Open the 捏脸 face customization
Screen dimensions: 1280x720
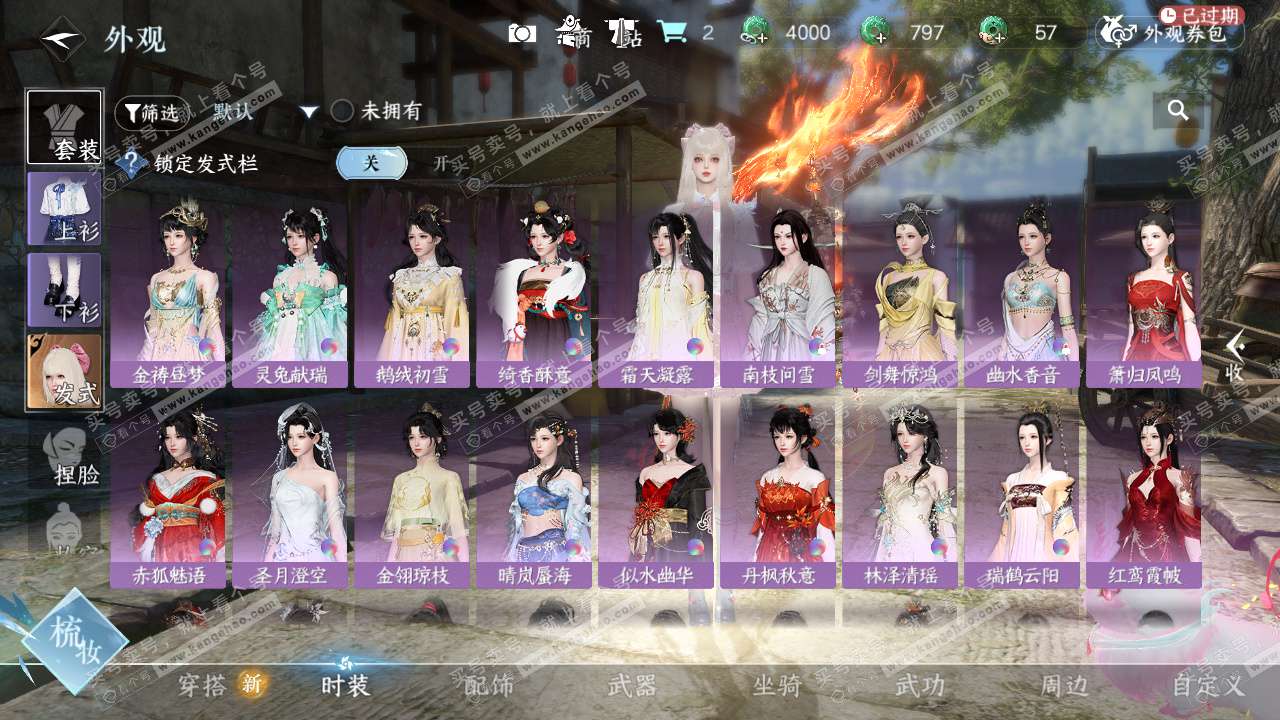click(x=70, y=456)
